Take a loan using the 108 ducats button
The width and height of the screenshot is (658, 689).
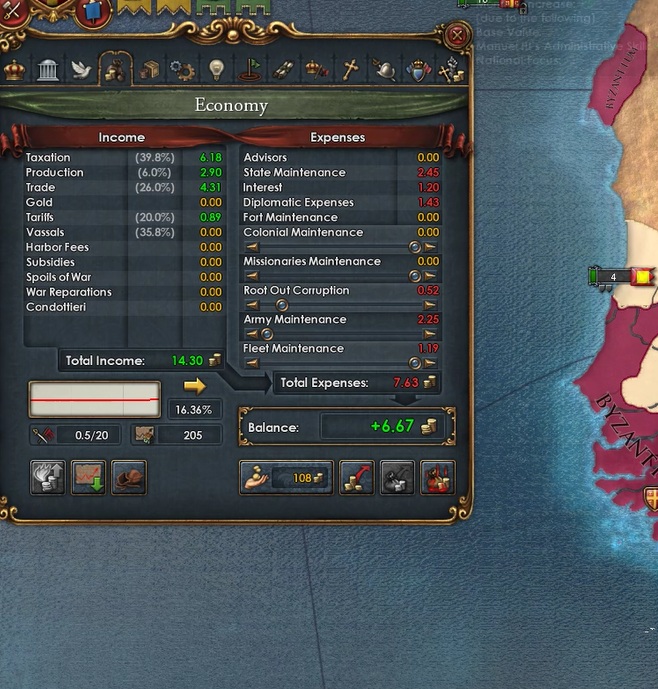point(286,478)
